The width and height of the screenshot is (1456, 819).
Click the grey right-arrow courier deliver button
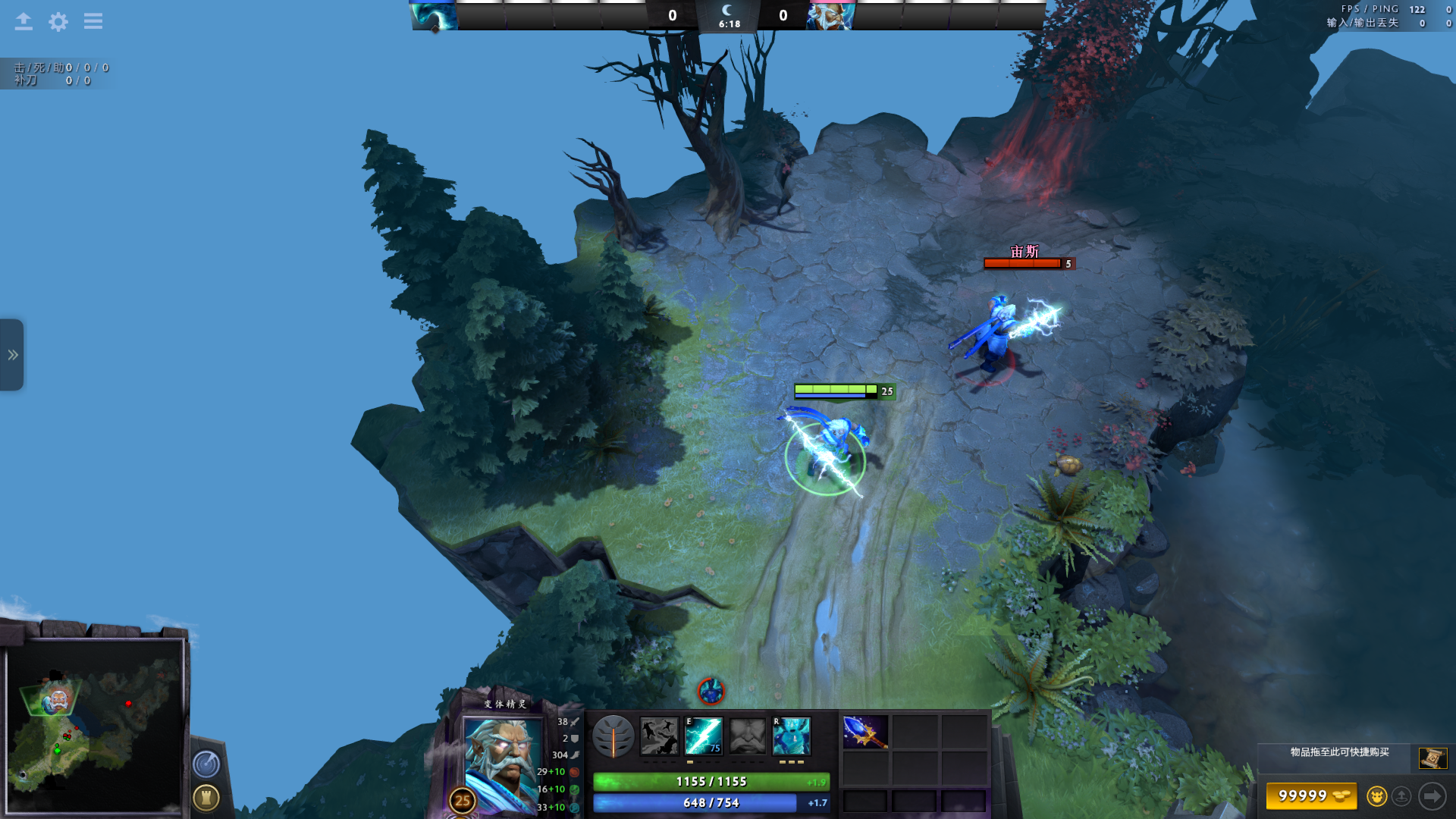coord(1432,796)
